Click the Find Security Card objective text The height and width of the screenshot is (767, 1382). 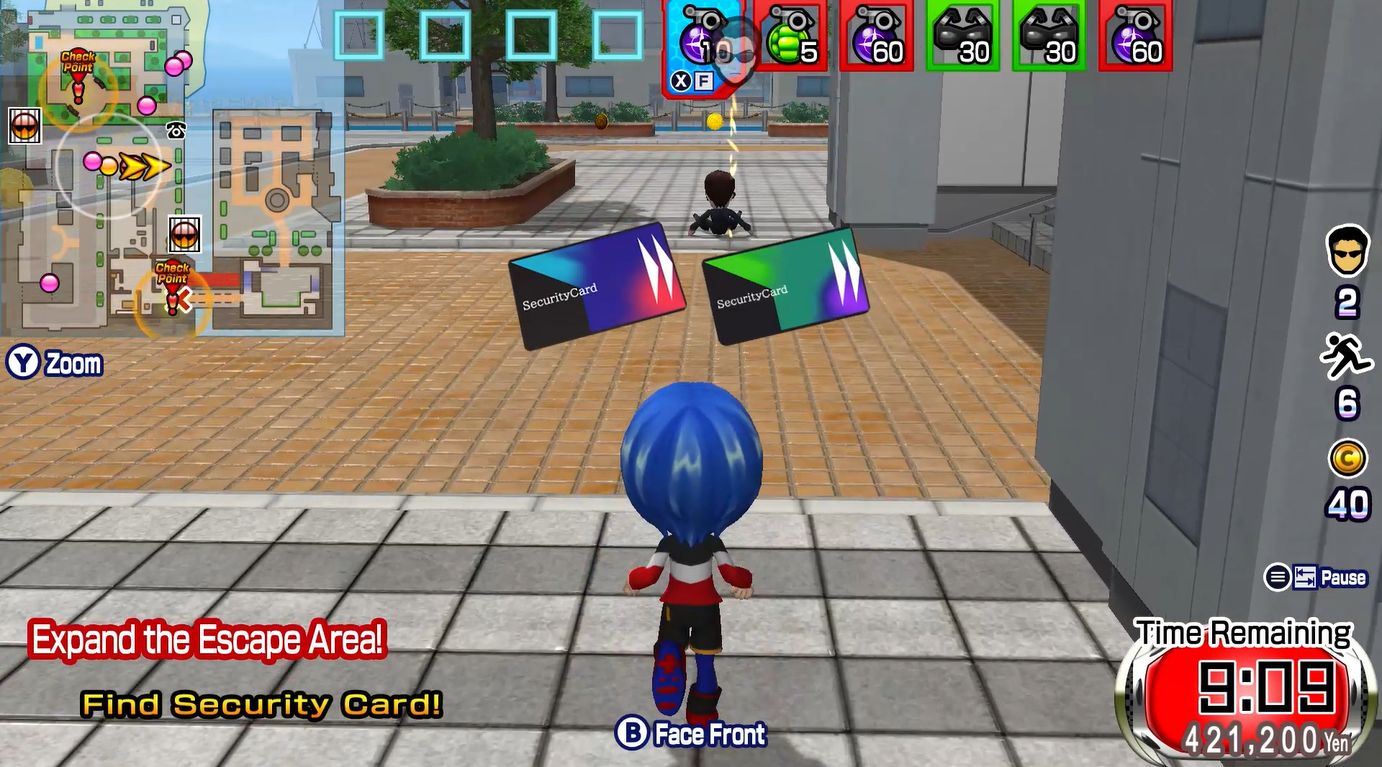click(261, 705)
